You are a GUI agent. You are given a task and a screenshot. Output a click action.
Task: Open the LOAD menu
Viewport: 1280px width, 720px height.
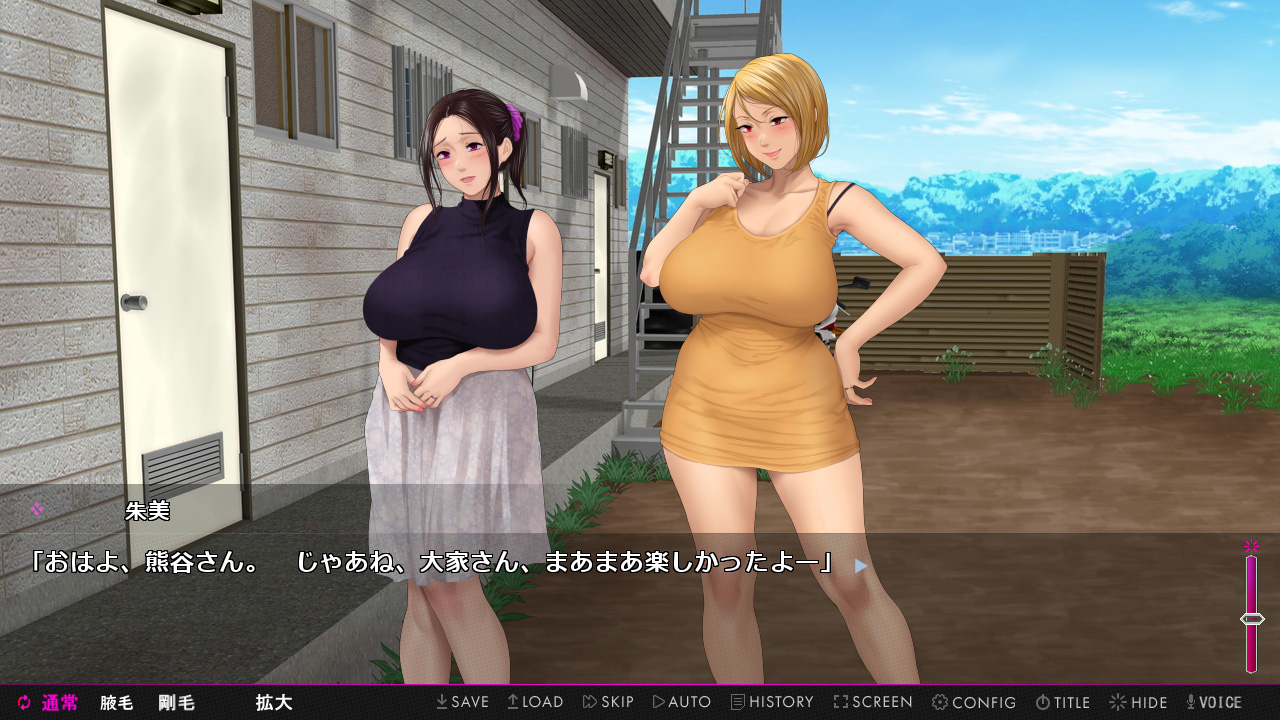(535, 702)
